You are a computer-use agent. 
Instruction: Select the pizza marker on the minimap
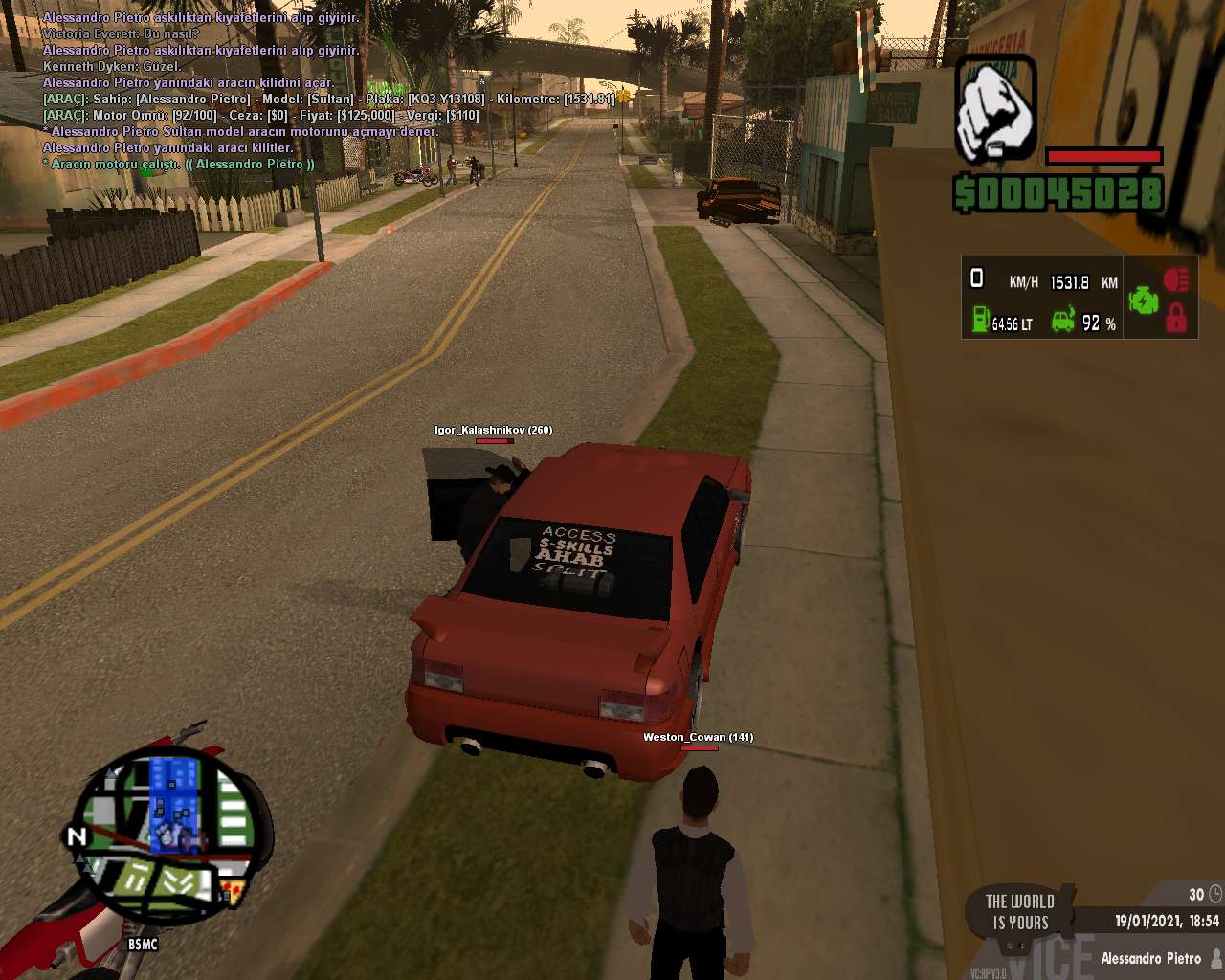click(233, 894)
